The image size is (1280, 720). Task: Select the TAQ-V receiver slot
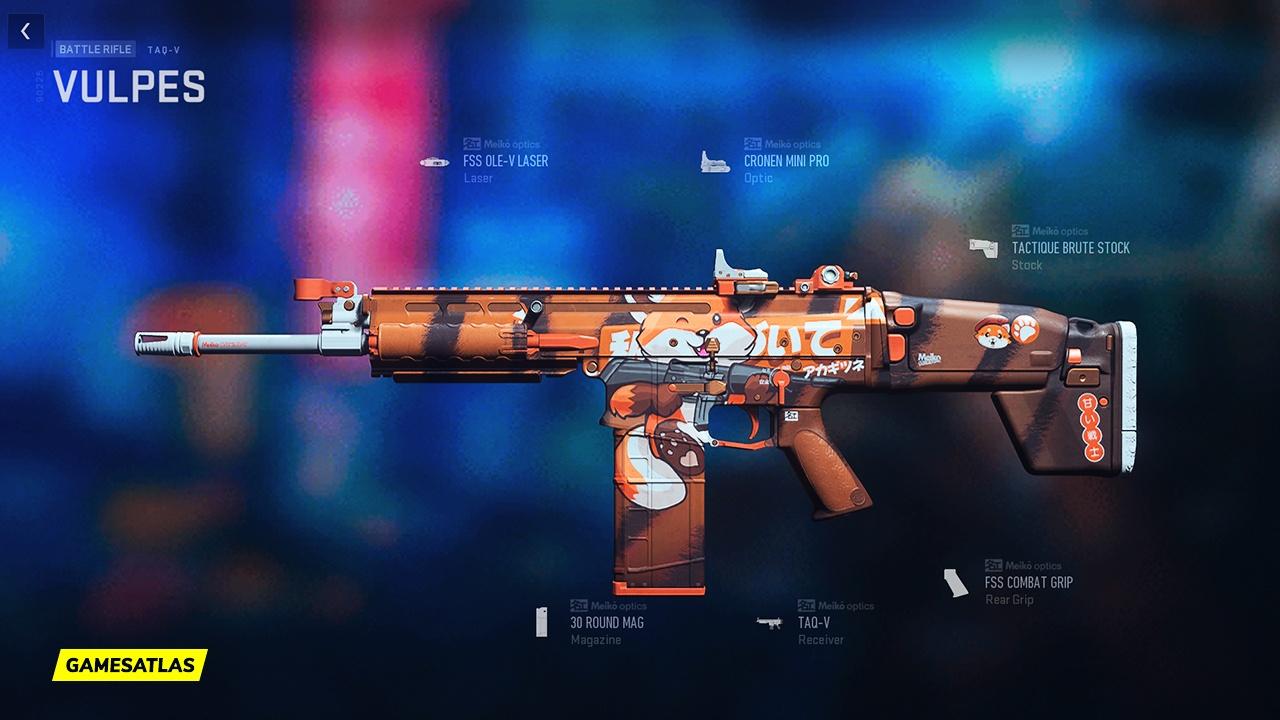point(813,622)
